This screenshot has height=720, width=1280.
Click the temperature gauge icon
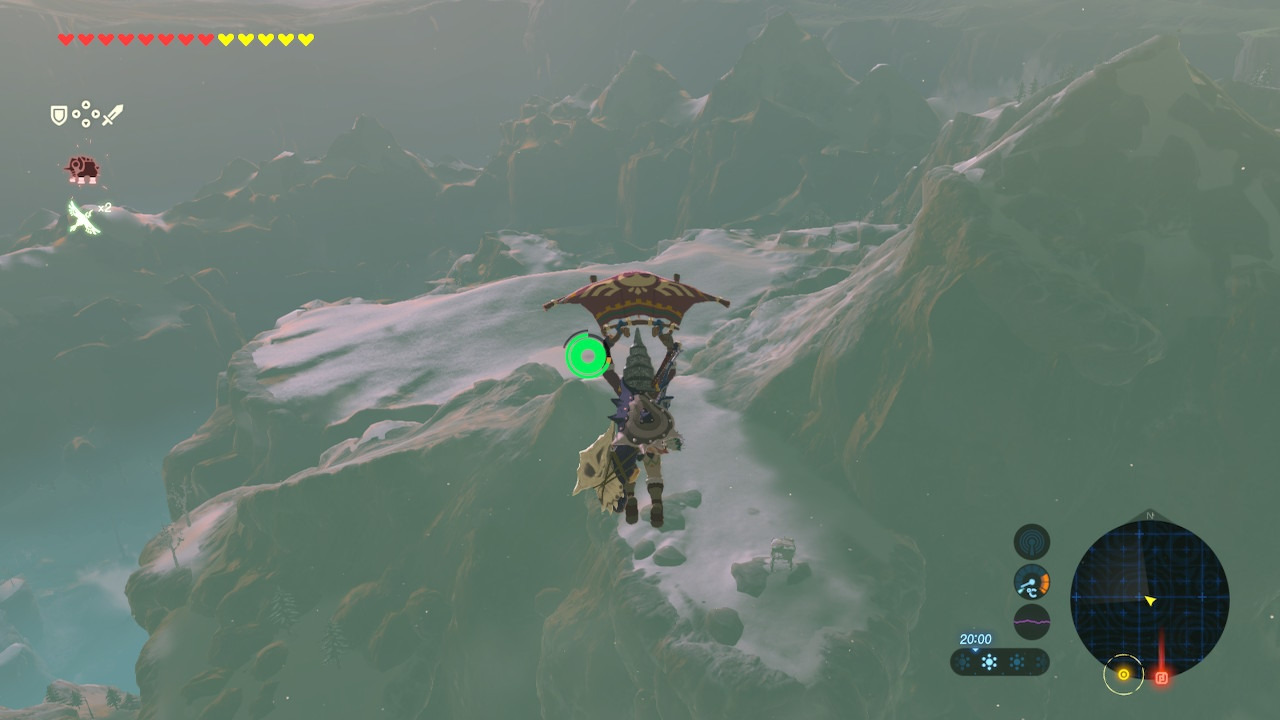[1031, 582]
